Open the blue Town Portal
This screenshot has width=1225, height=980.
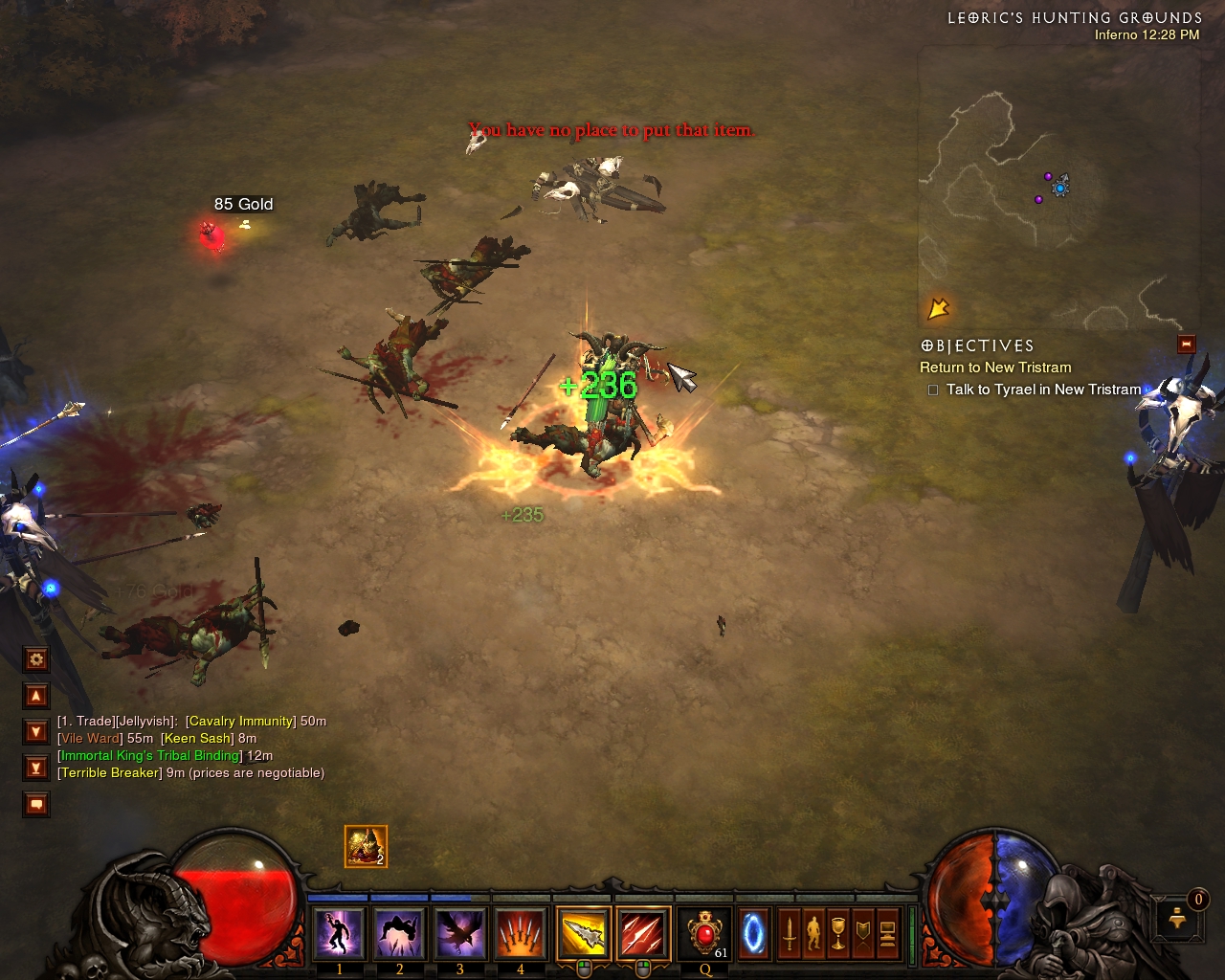point(754,933)
